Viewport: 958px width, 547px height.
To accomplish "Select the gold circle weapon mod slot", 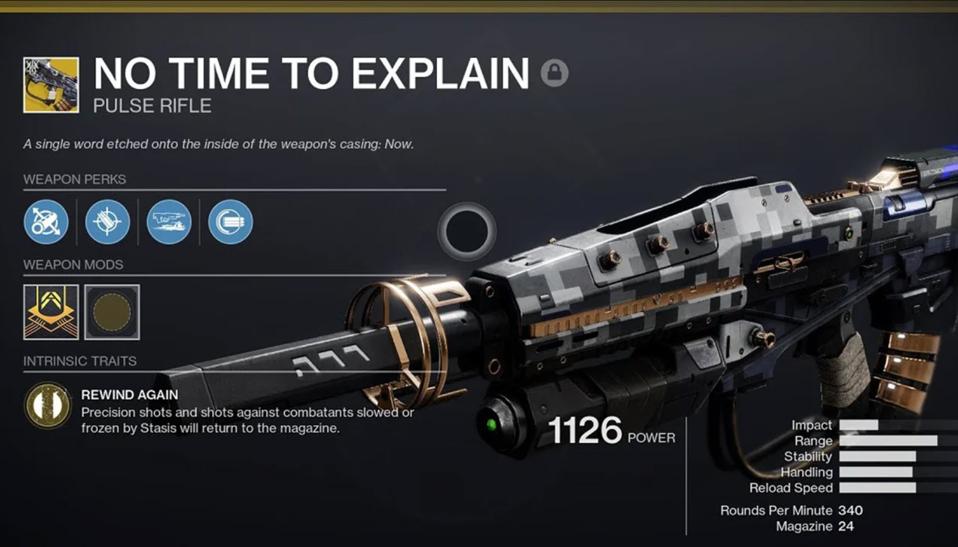I will [x=112, y=312].
